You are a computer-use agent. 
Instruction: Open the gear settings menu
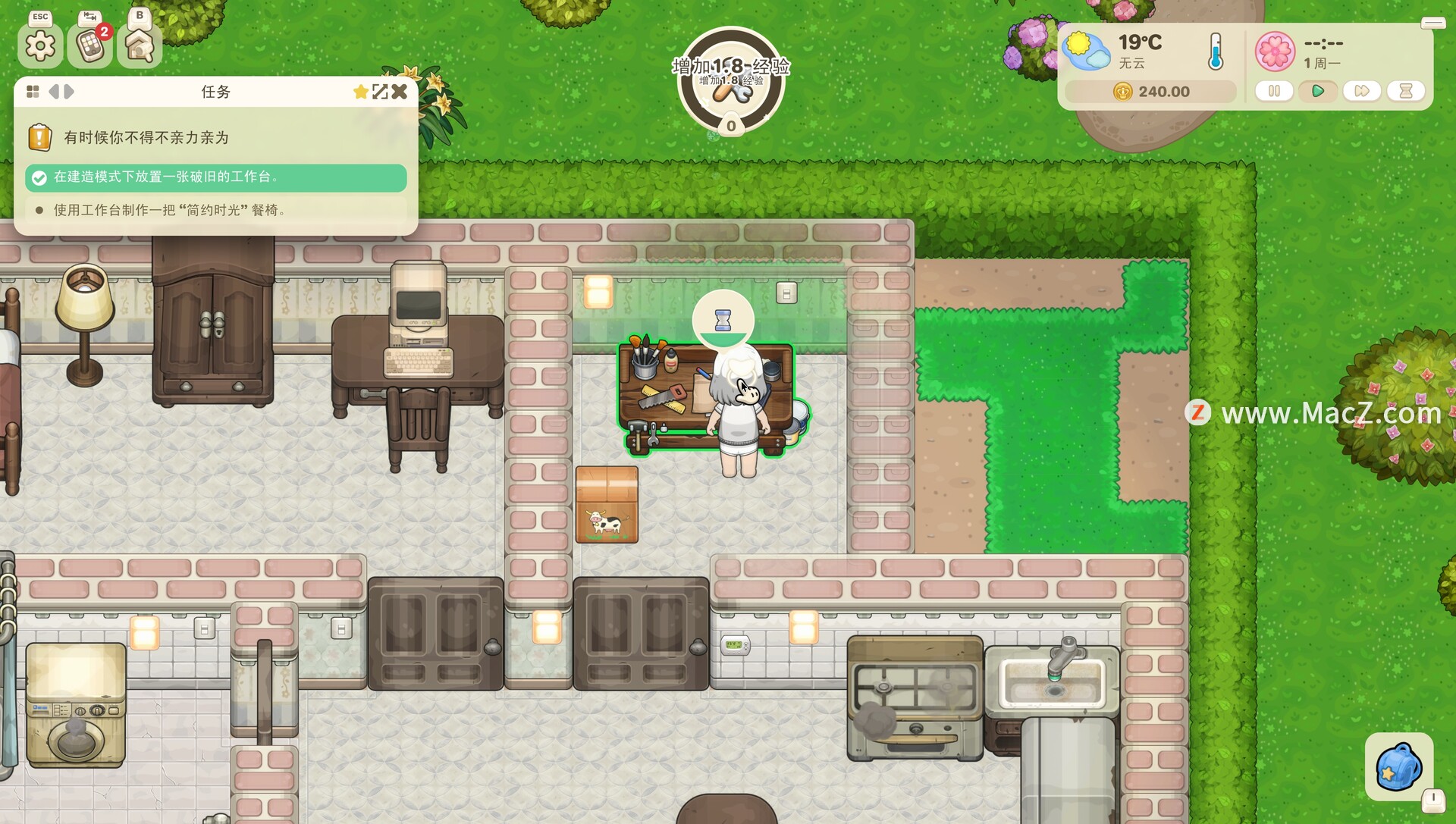coord(40,46)
